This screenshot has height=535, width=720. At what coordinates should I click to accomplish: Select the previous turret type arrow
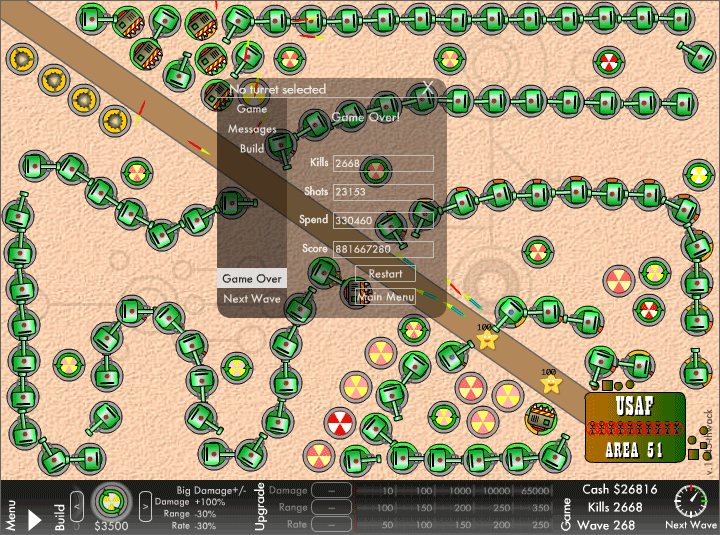point(77,500)
